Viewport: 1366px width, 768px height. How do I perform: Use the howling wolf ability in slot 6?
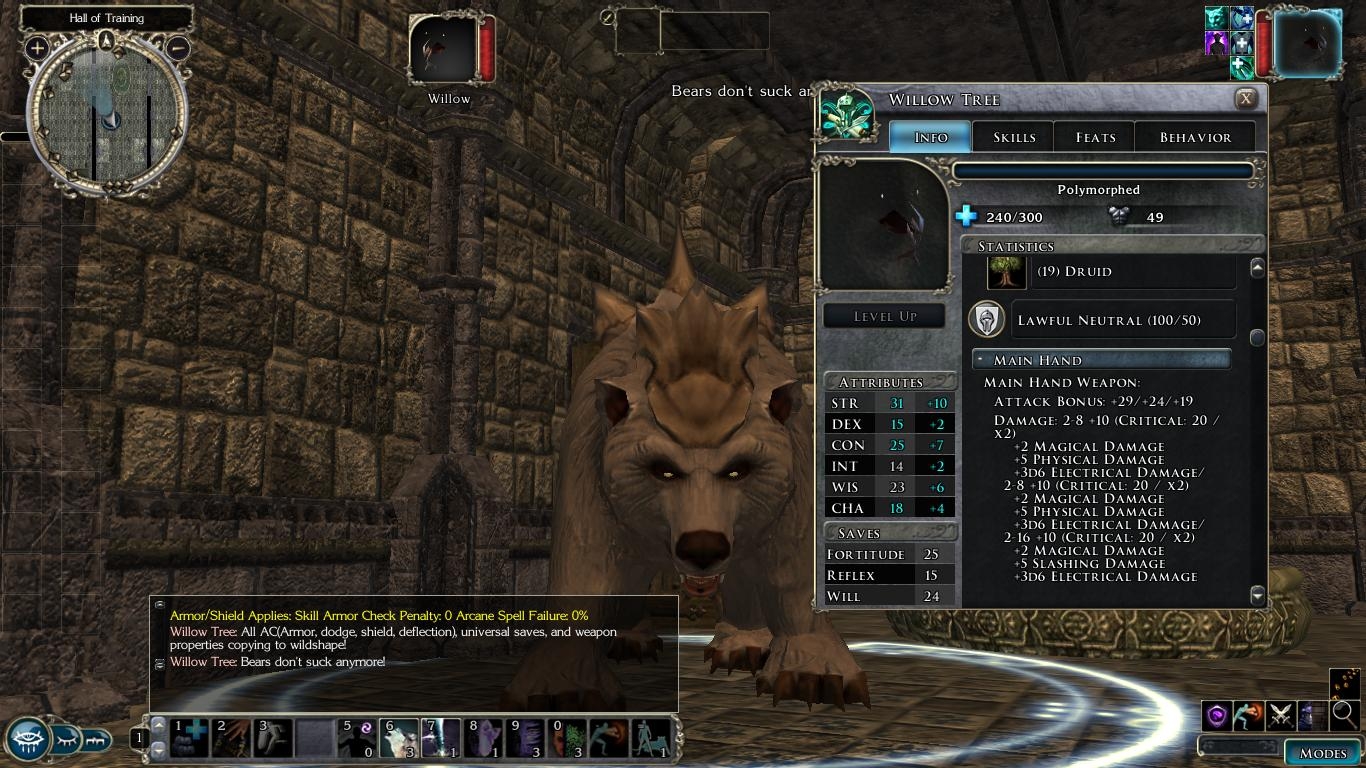[398, 738]
